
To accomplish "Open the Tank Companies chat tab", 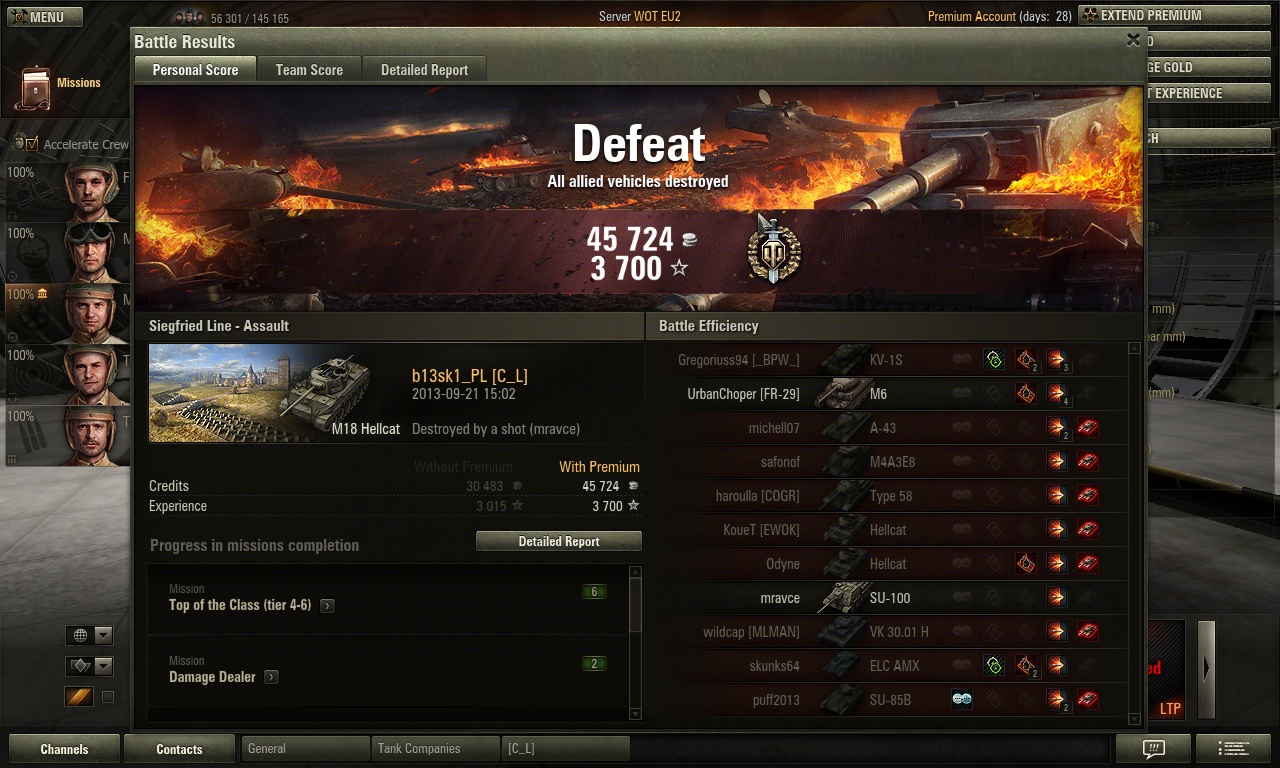I will click(434, 749).
